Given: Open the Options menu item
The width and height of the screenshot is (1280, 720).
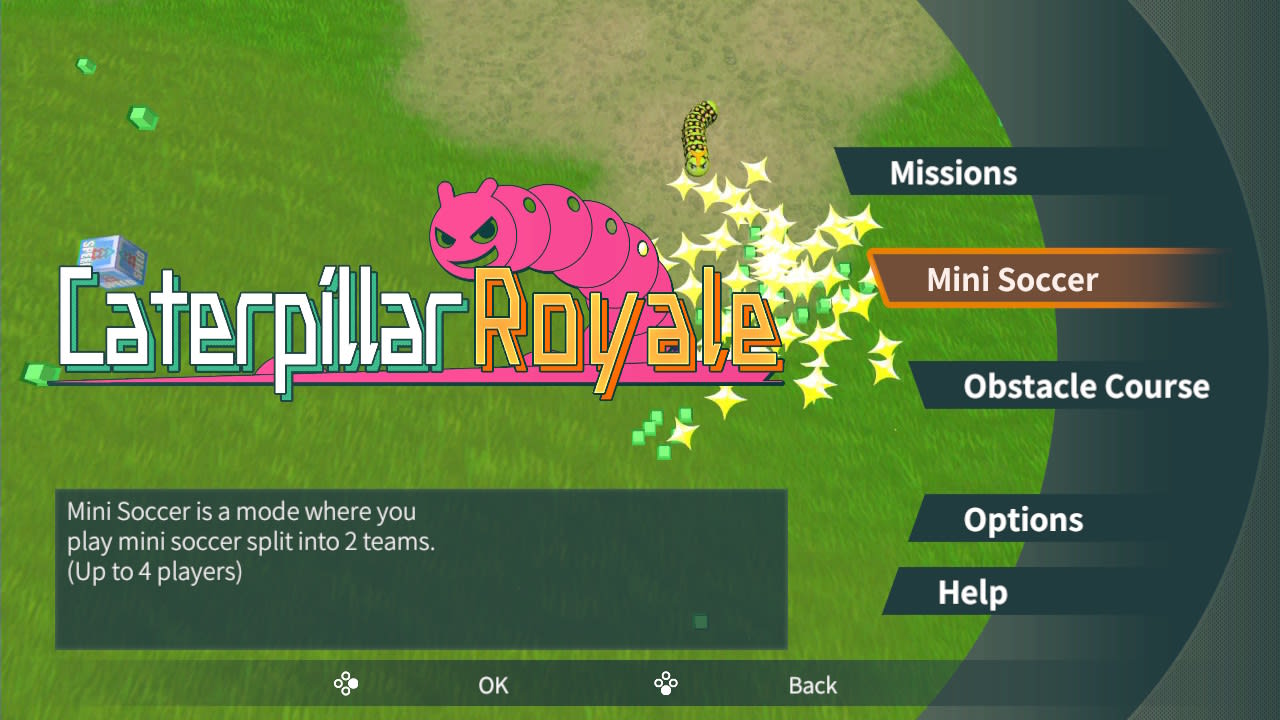Looking at the screenshot, I should point(1022,520).
